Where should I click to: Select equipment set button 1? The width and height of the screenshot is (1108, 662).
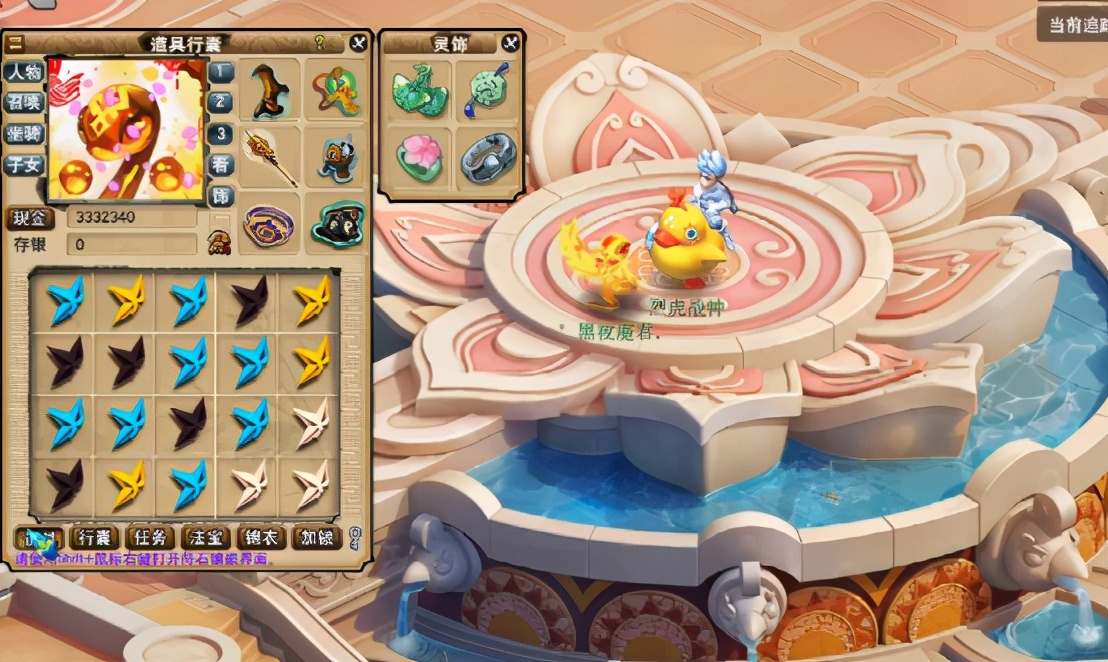coord(221,72)
